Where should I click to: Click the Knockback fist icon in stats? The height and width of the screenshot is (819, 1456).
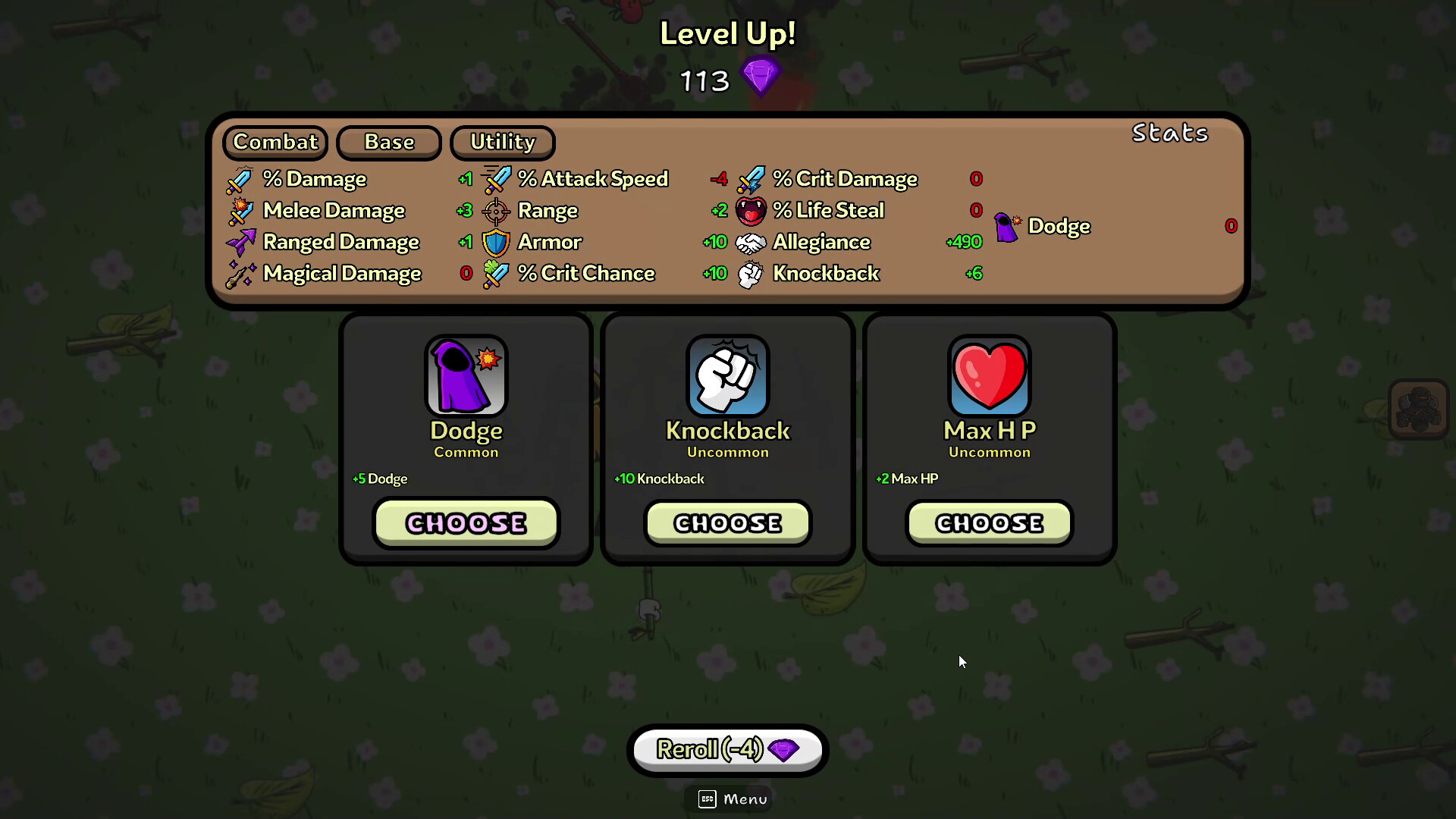(751, 273)
